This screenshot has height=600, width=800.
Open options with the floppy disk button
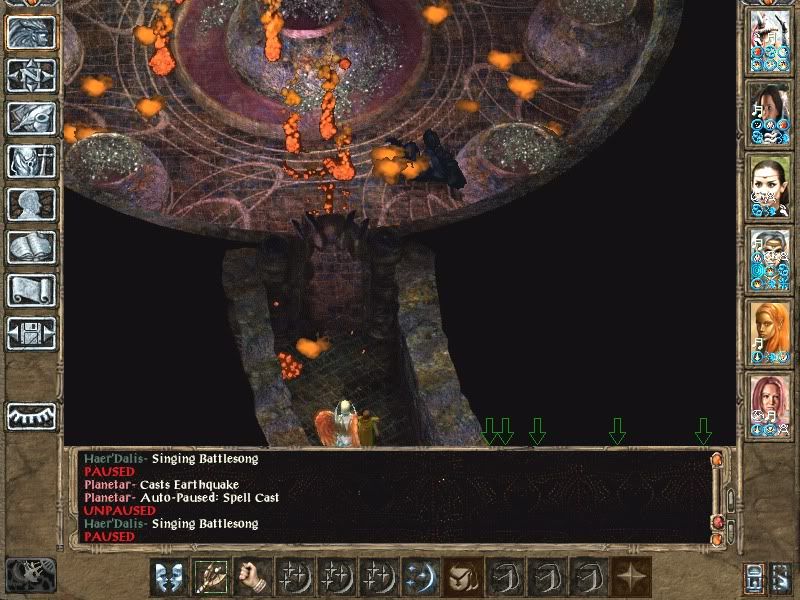(x=31, y=333)
